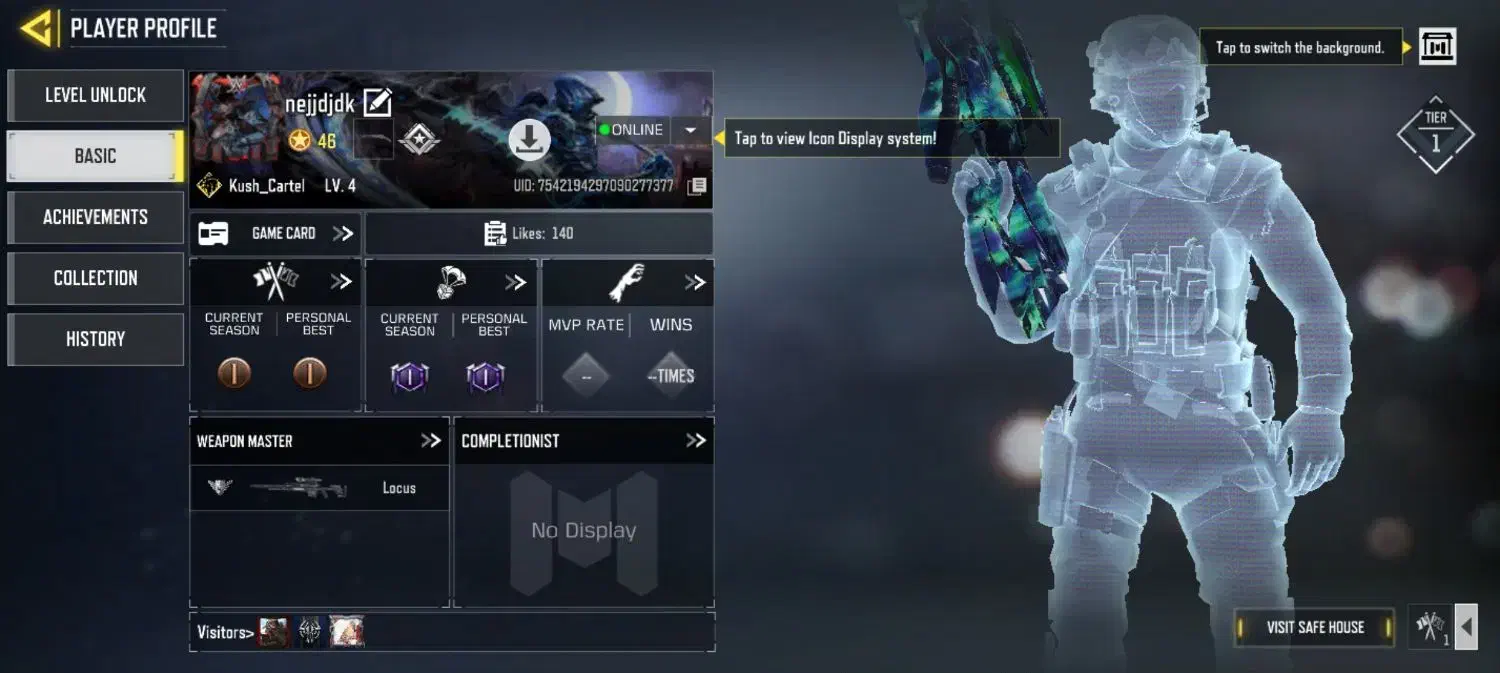
Task: Click the first visitor avatar
Action: coord(274,632)
